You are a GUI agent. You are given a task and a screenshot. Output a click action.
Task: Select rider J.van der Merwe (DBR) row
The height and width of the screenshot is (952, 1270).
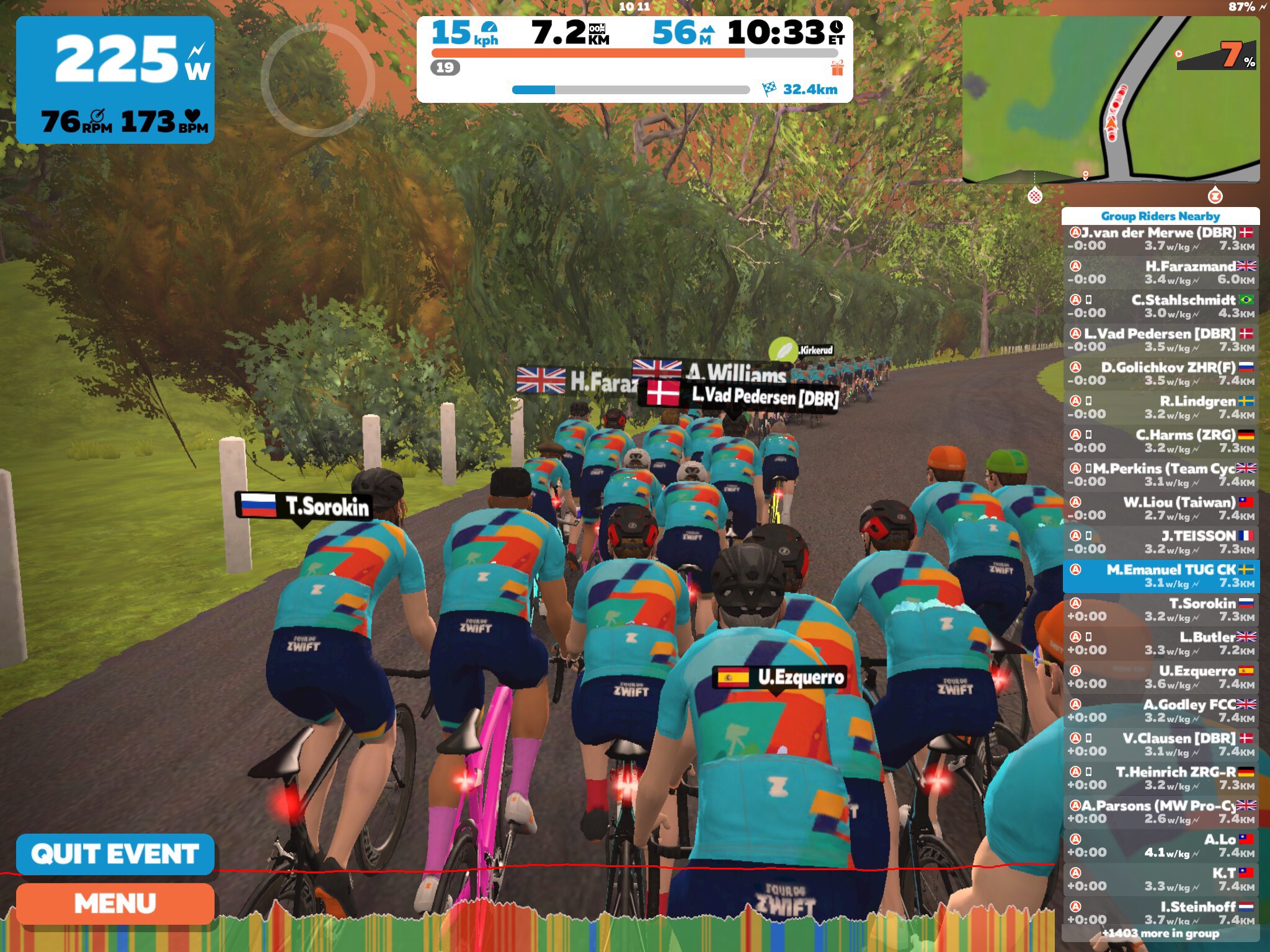tap(1161, 239)
